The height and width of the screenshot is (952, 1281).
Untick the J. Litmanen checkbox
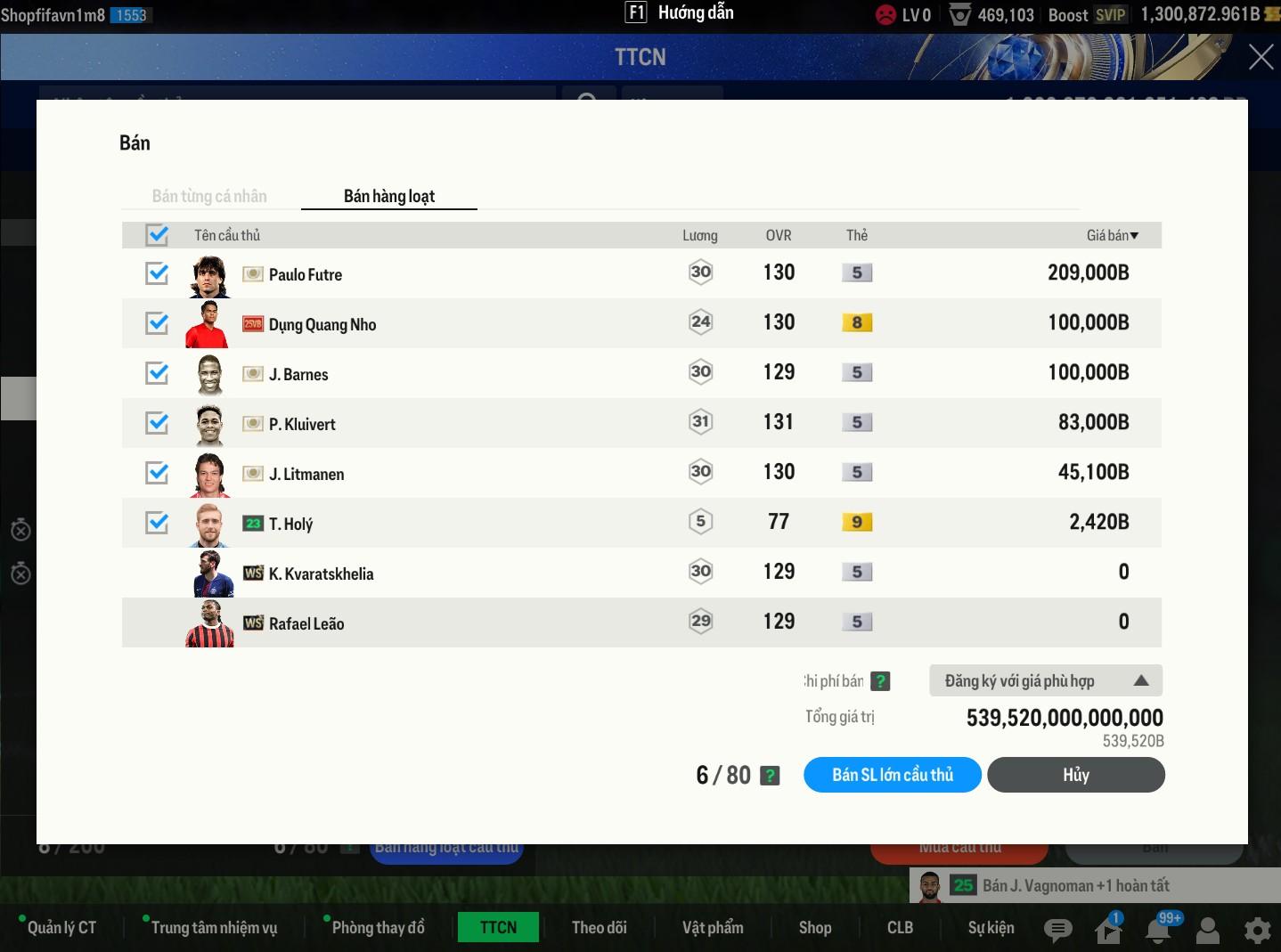[158, 473]
